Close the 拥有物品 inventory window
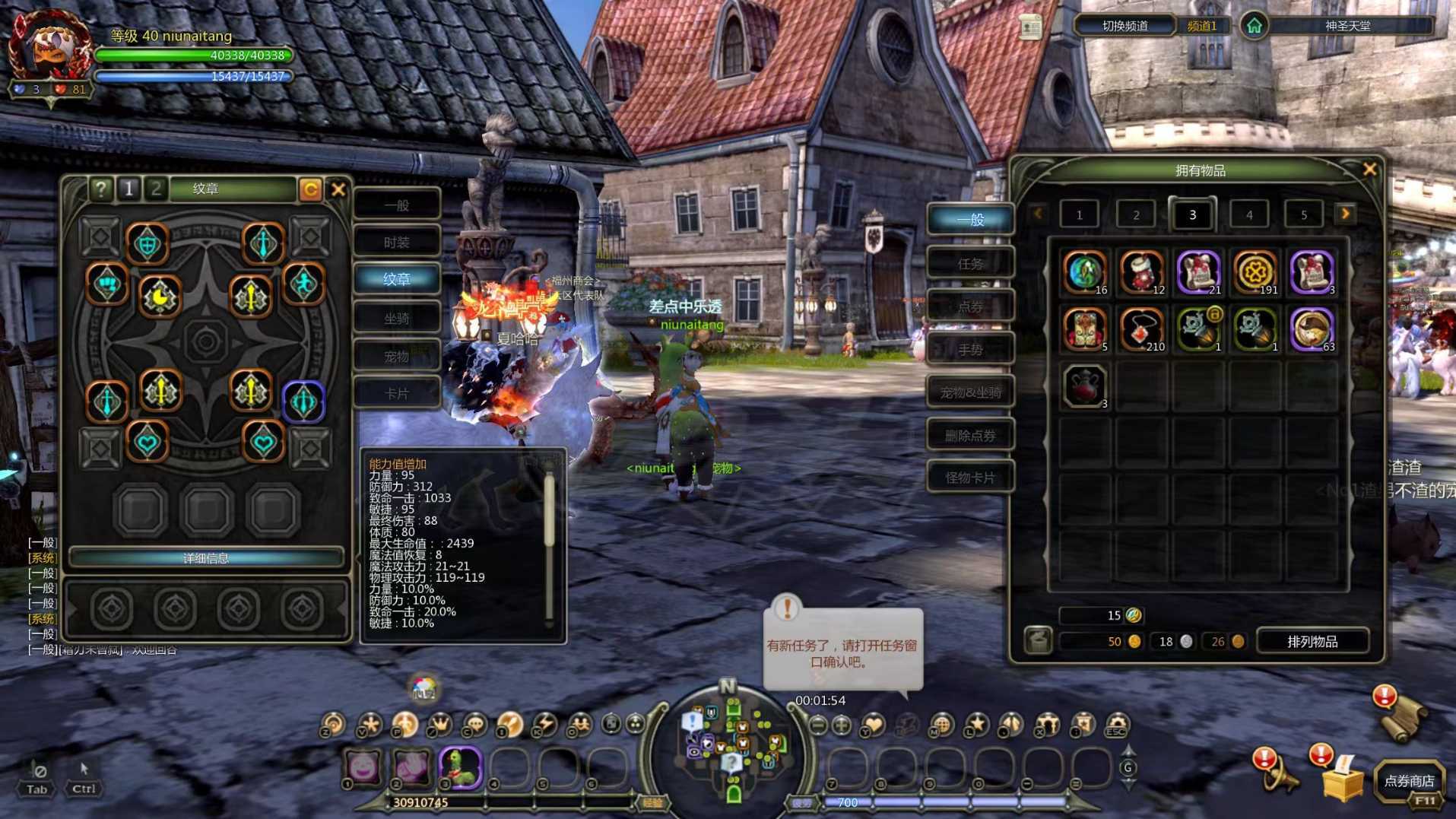This screenshot has width=1456, height=819. coord(1369,170)
